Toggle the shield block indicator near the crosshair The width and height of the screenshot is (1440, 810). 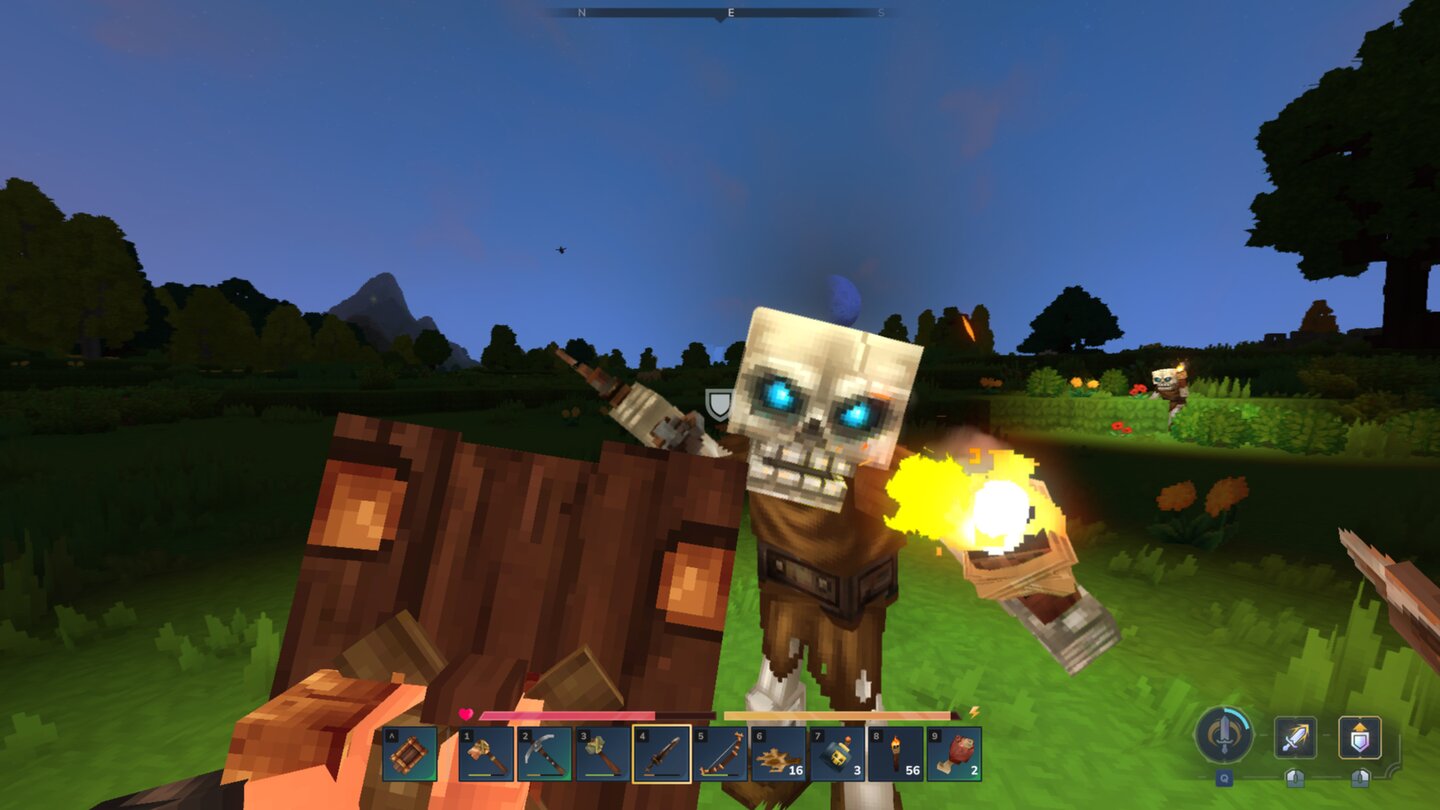(x=718, y=406)
